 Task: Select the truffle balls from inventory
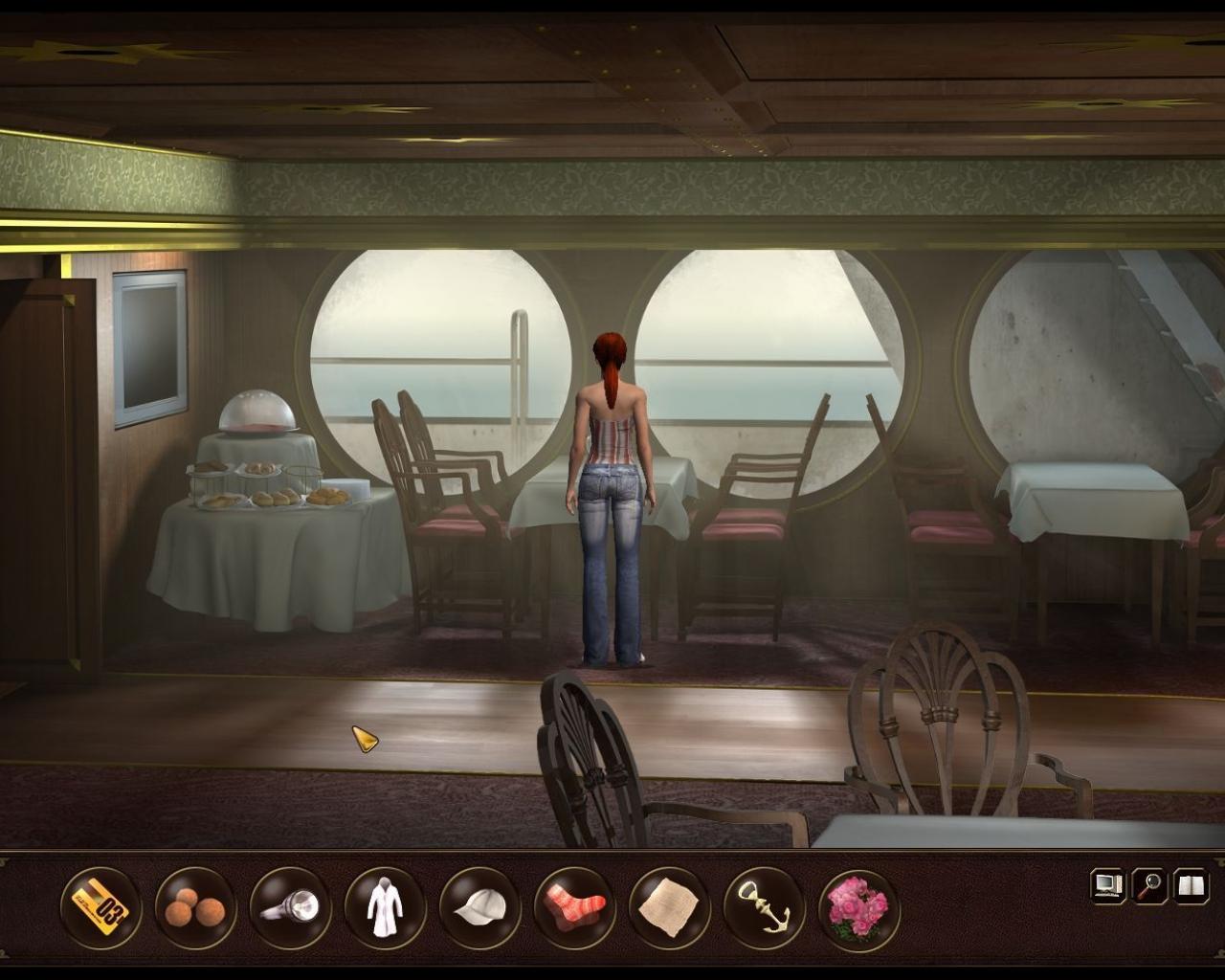pos(193,905)
